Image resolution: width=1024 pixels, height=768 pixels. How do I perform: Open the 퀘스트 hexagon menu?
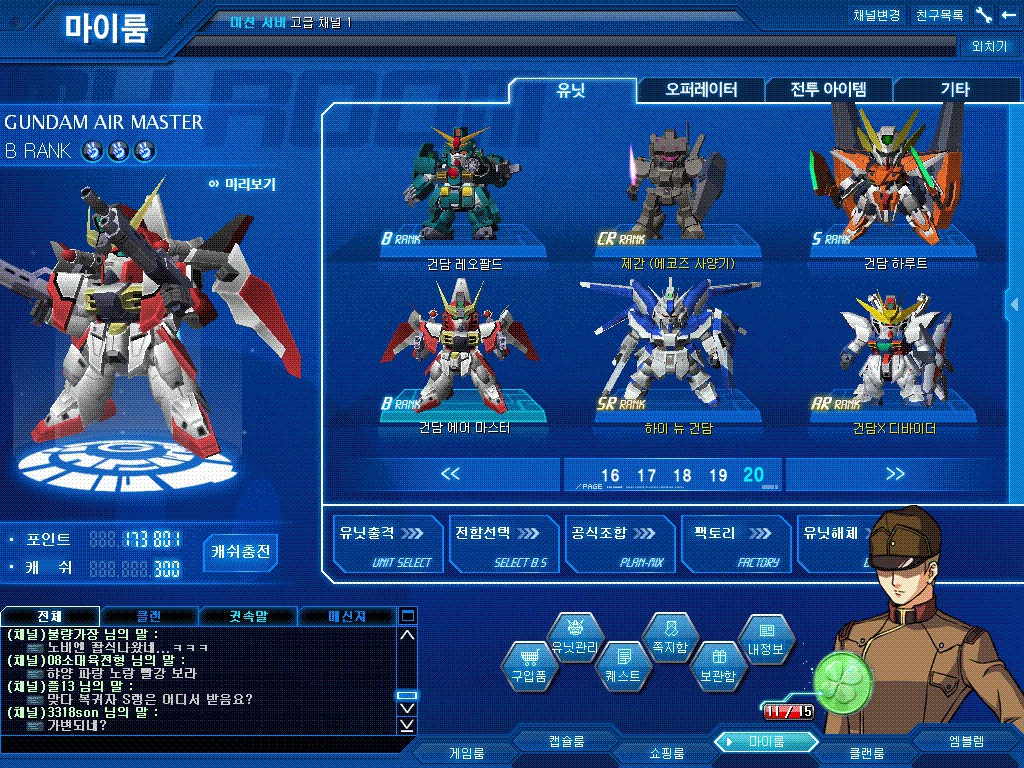pos(623,665)
